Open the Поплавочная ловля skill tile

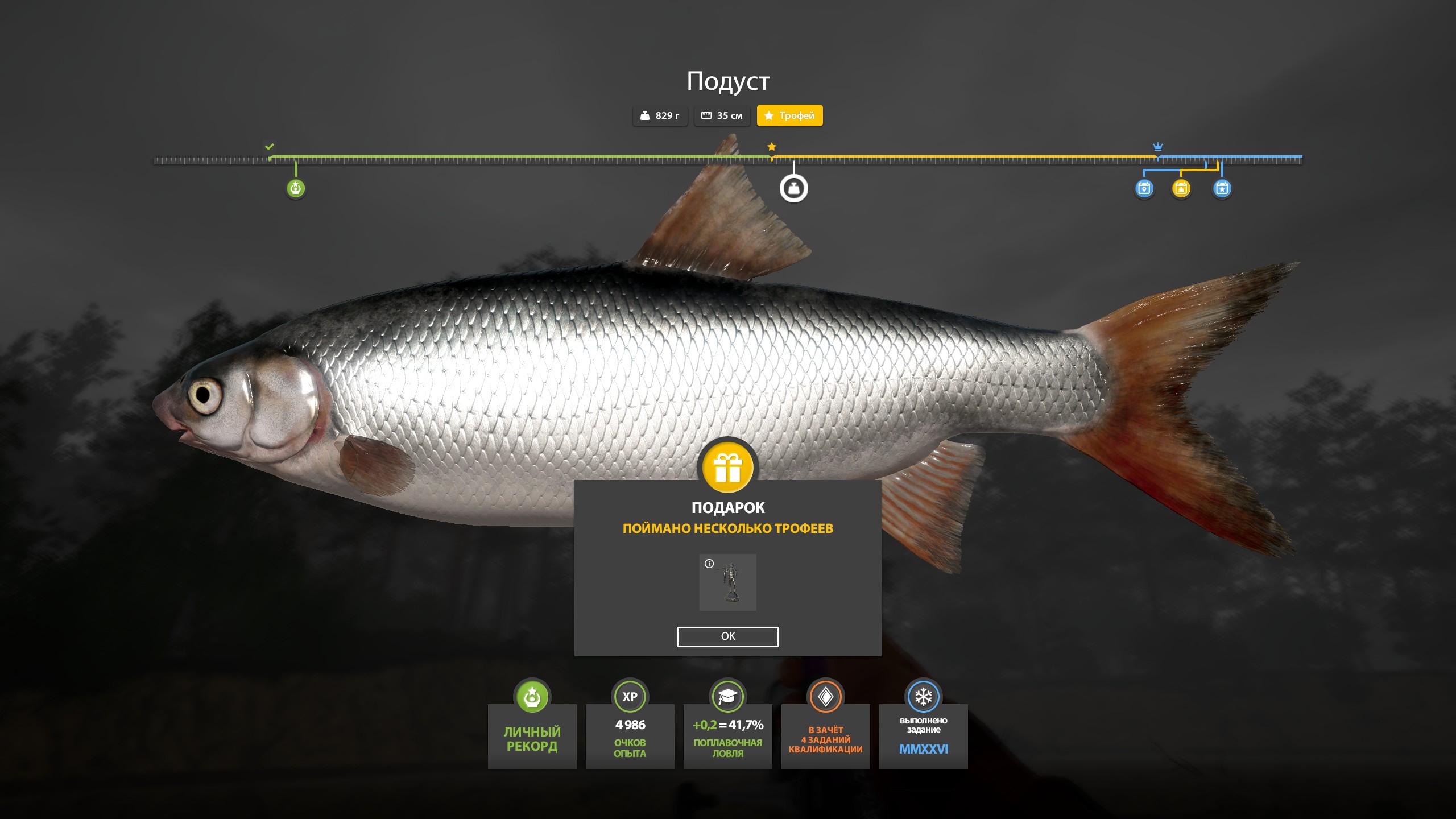[727, 734]
